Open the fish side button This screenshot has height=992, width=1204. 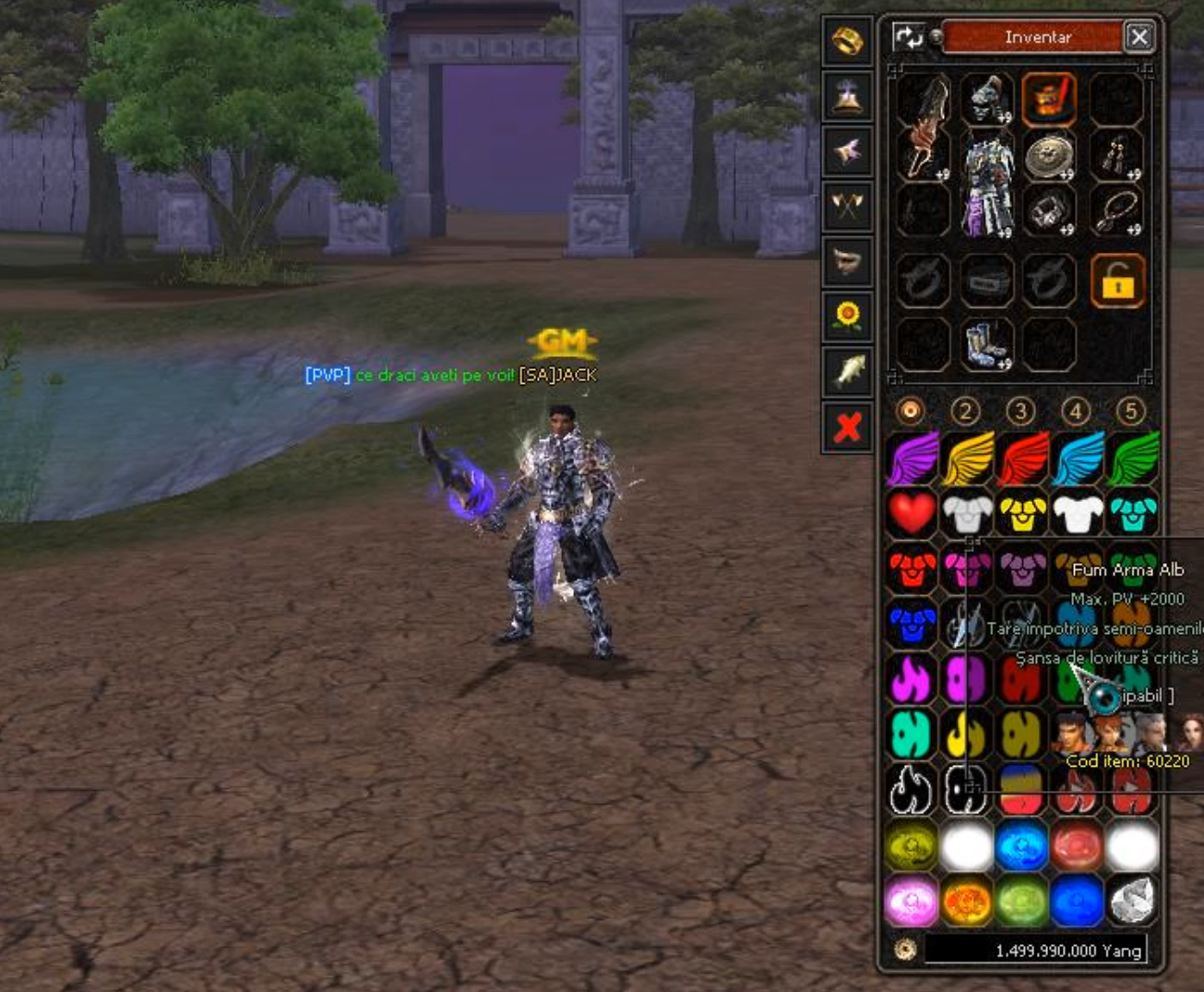847,371
